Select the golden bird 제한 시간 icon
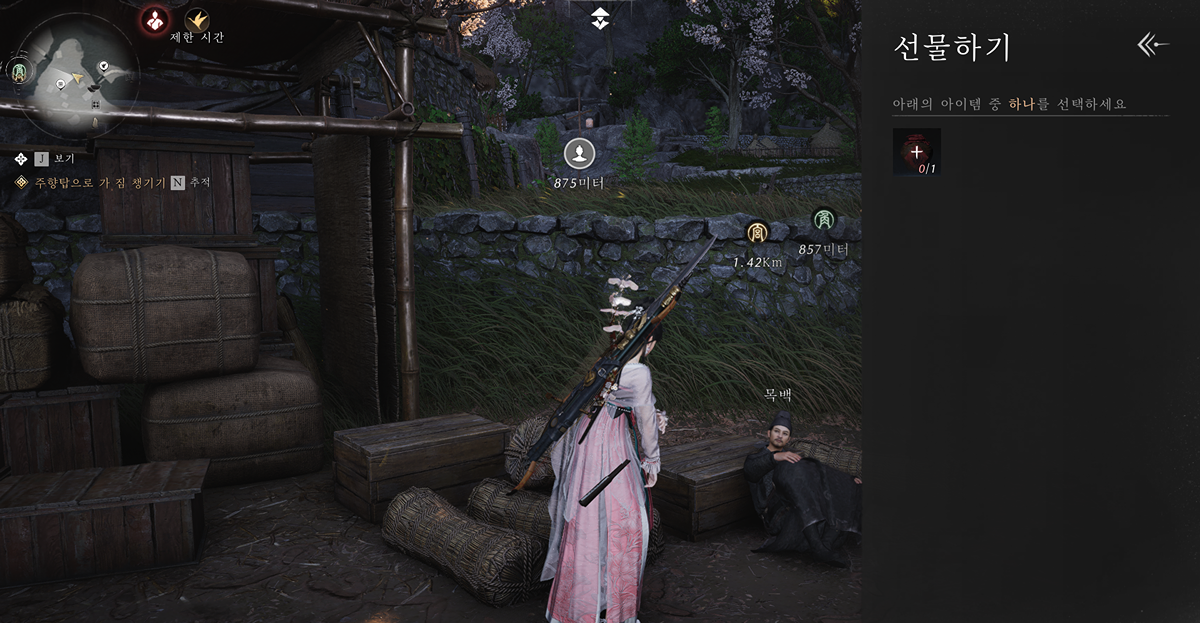 tap(197, 19)
